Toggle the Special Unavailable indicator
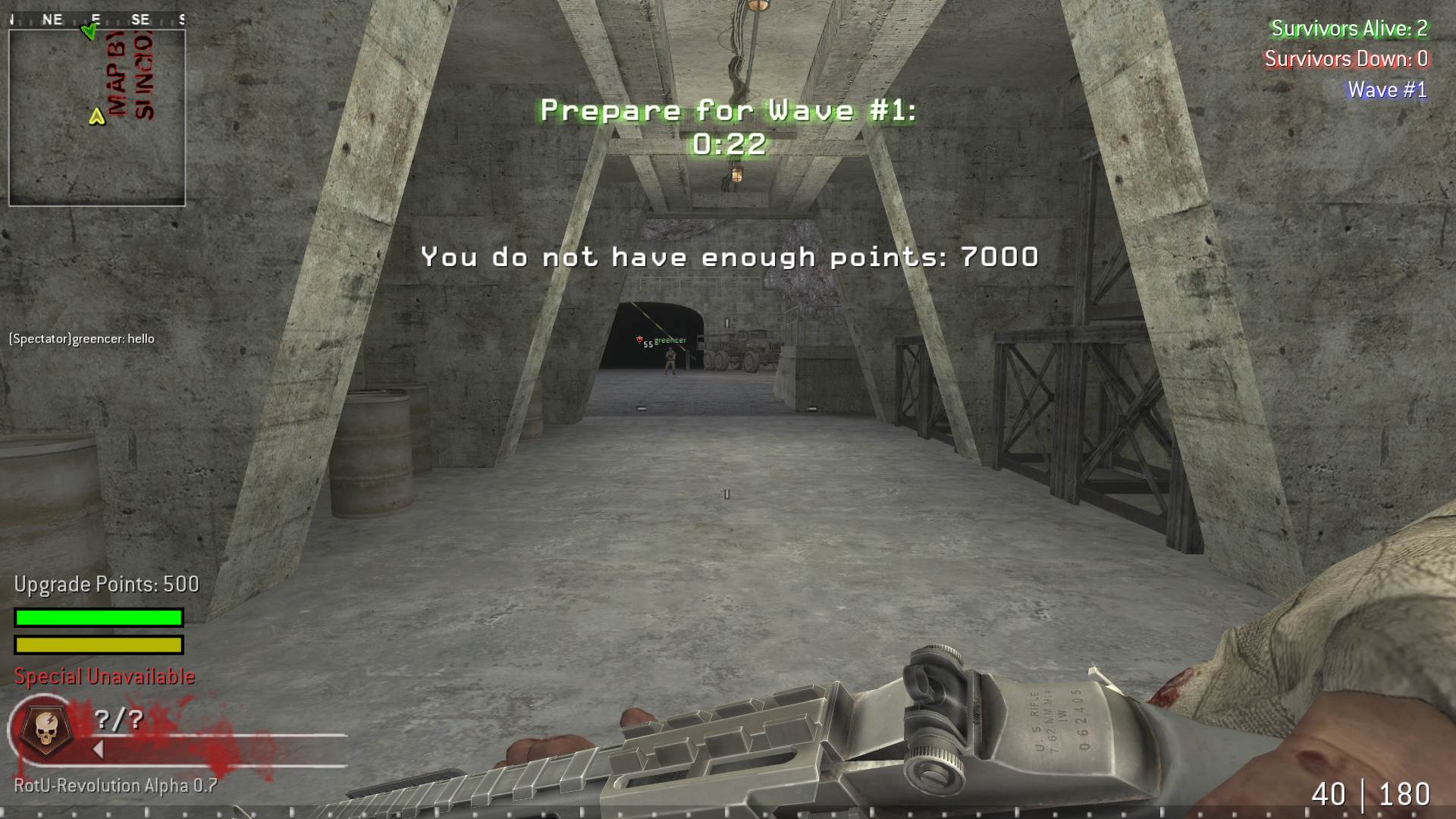This screenshot has height=819, width=1456. point(102,676)
